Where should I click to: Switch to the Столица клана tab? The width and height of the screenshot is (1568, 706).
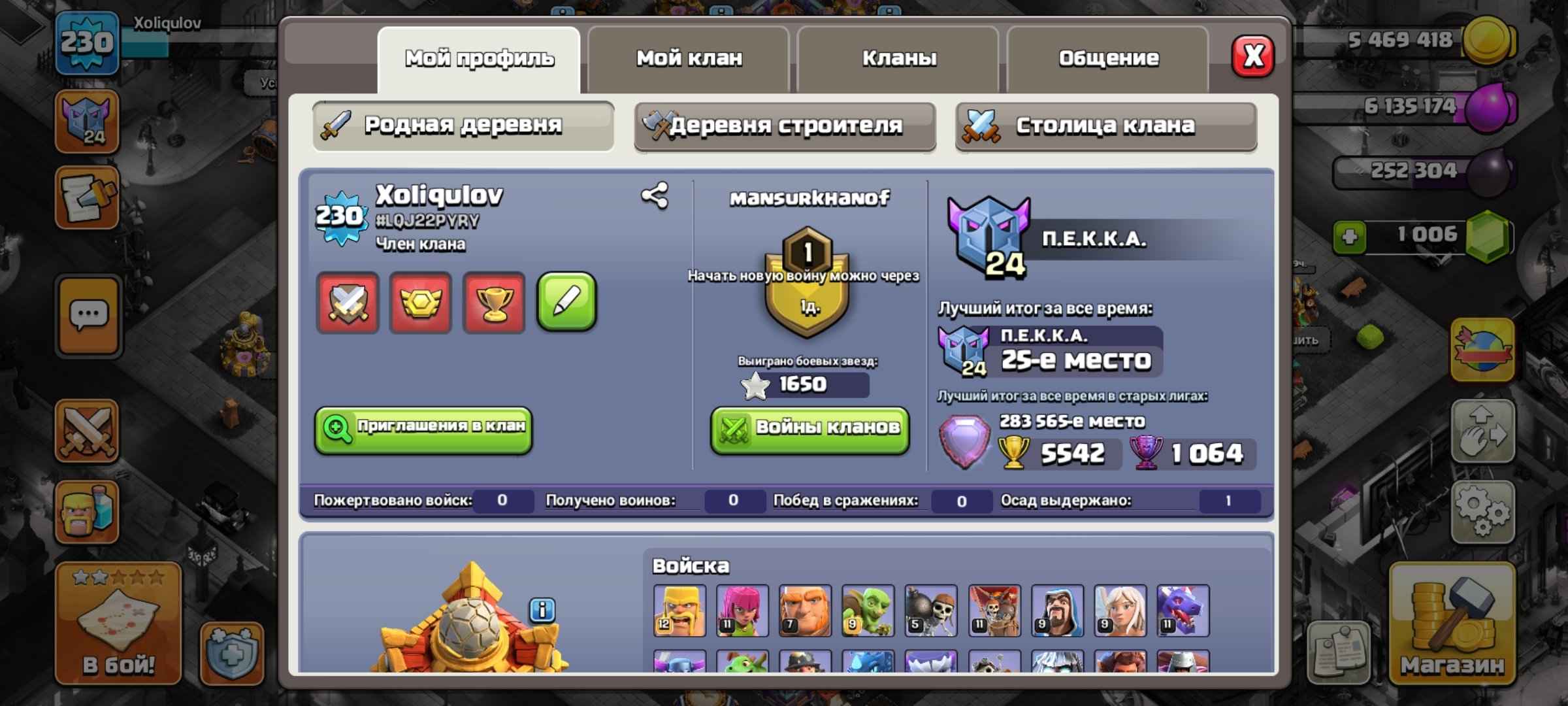pos(1106,126)
